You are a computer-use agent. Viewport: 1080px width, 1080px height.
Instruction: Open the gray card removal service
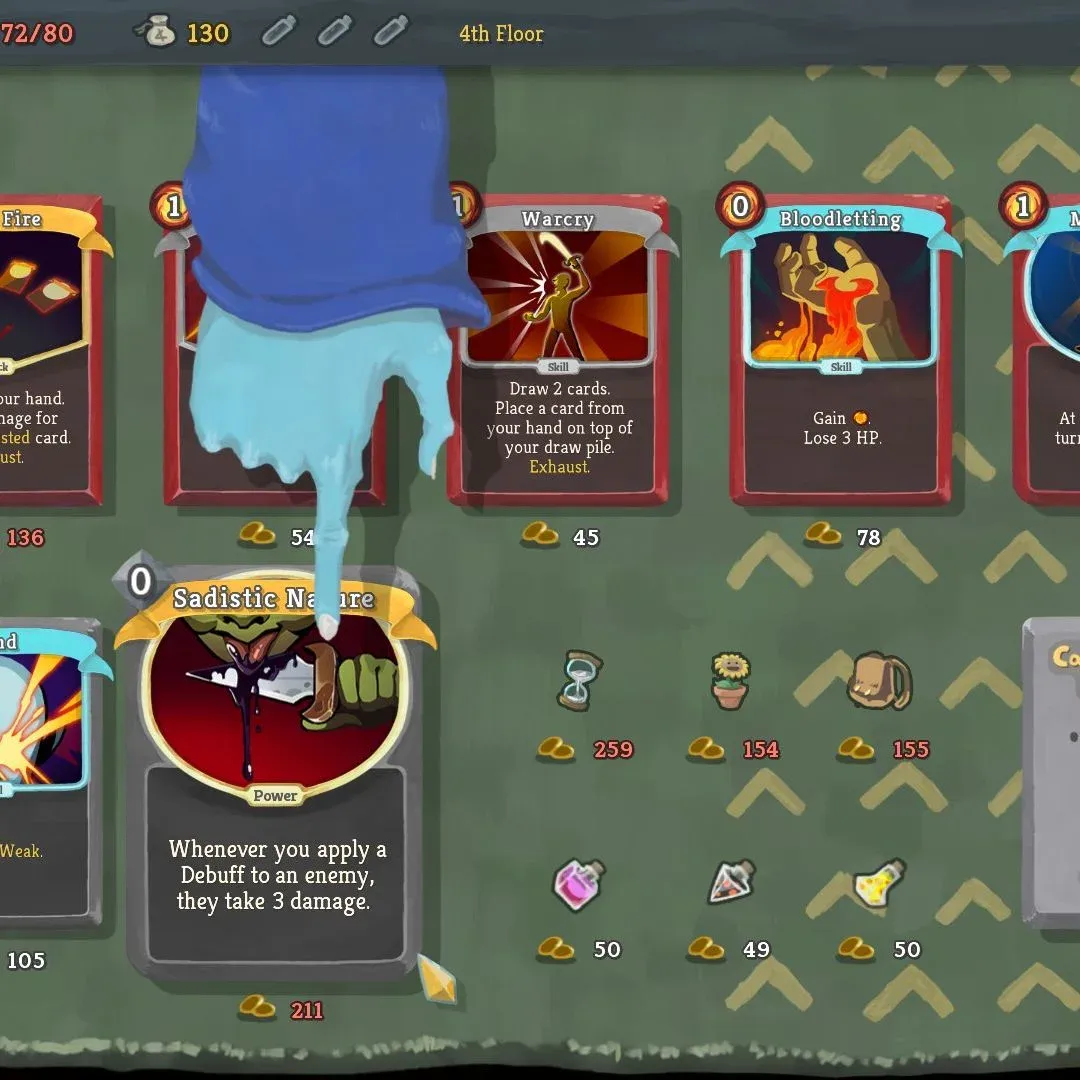point(1053,770)
